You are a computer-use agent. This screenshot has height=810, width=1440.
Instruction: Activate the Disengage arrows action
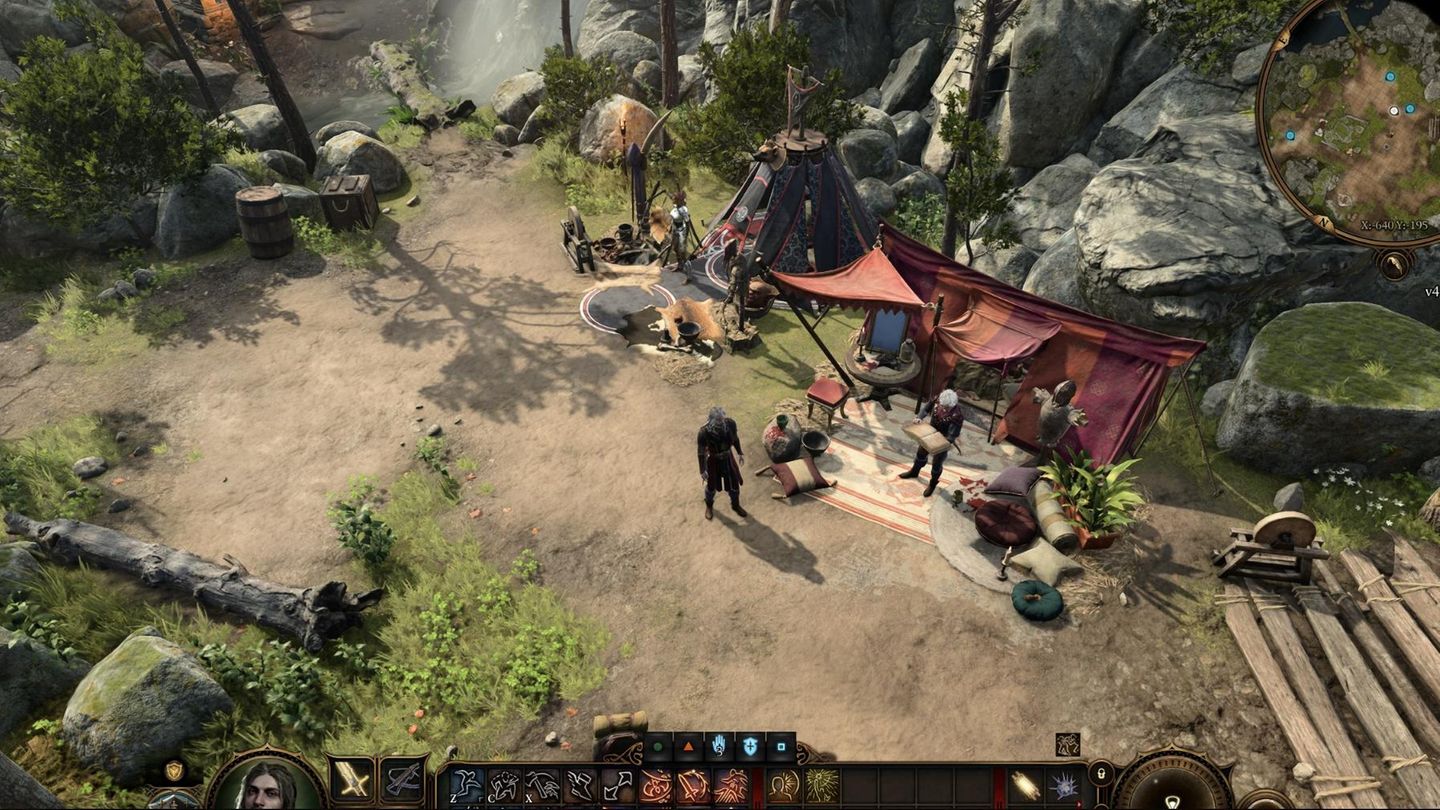tap(619, 786)
